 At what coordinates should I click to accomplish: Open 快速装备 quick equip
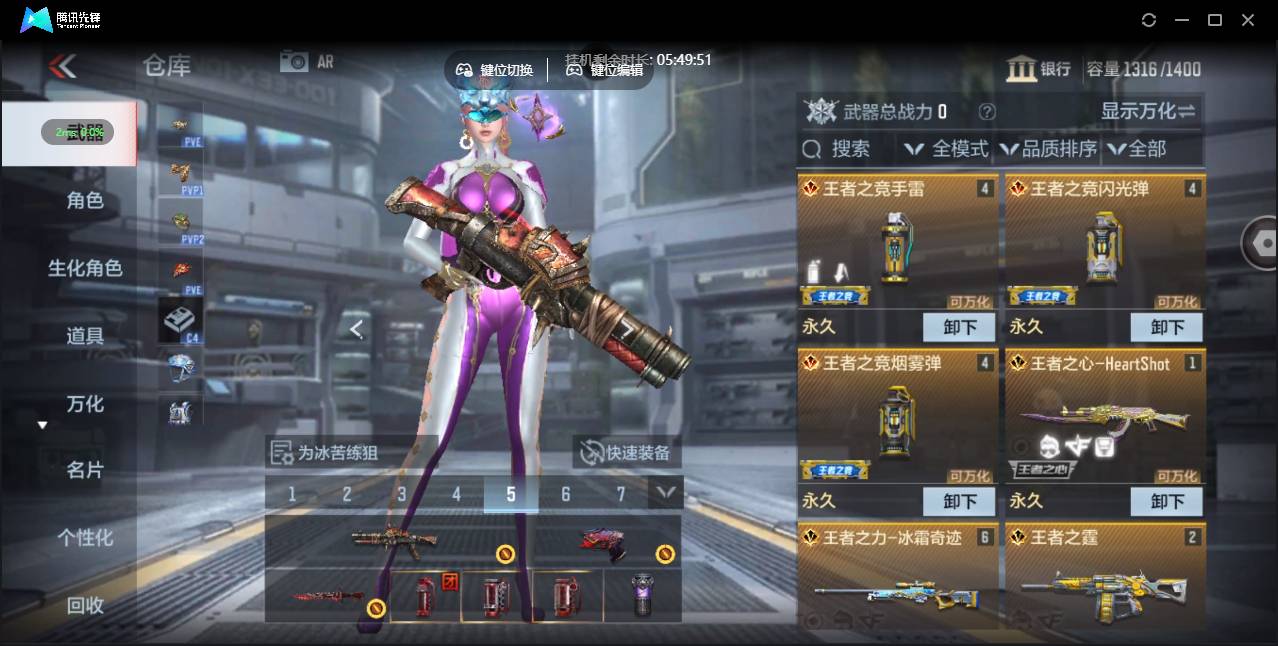pyautogui.click(x=627, y=453)
